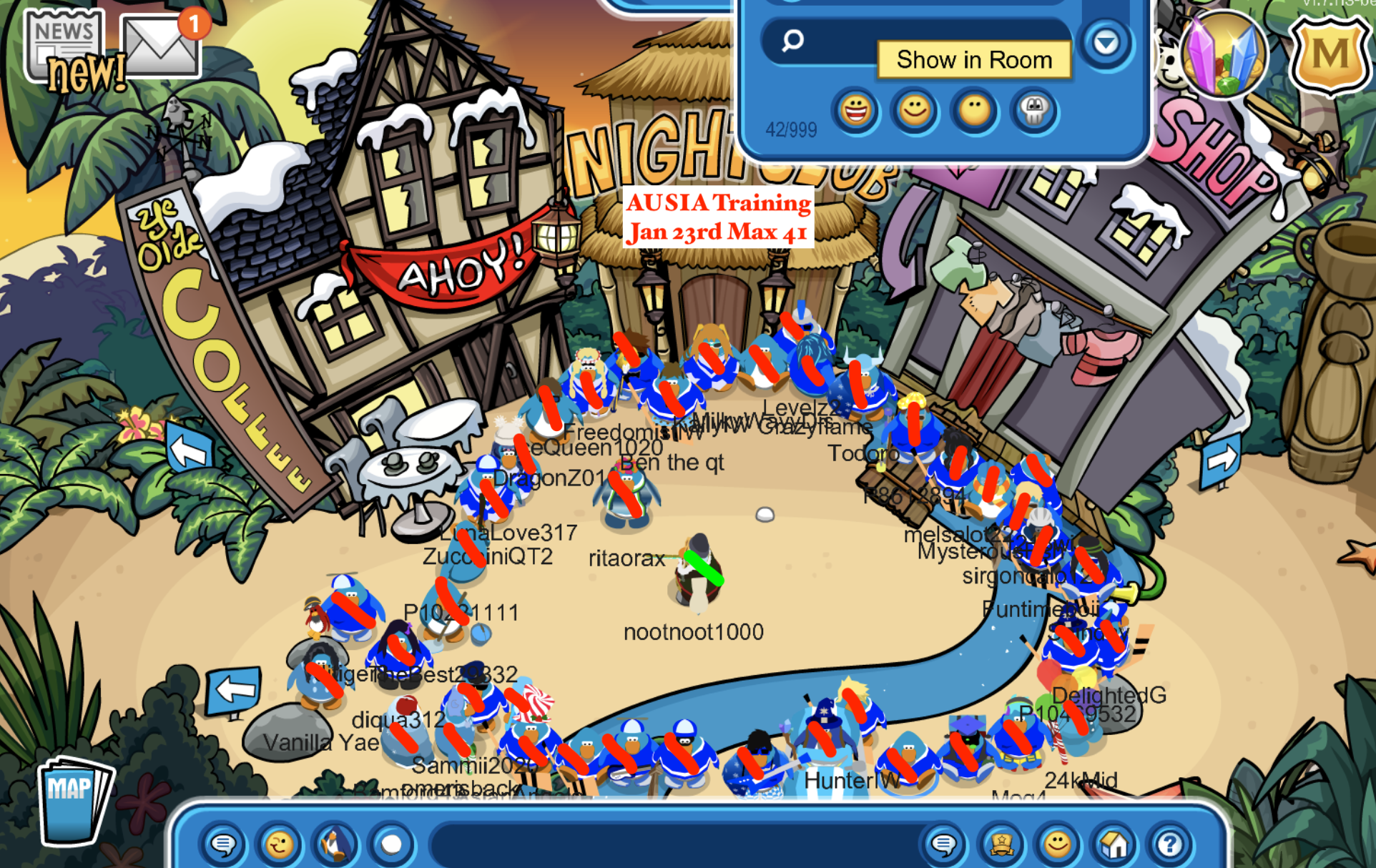1376x868 pixels.
Task: Click the Show in Room button
Action: [973, 60]
